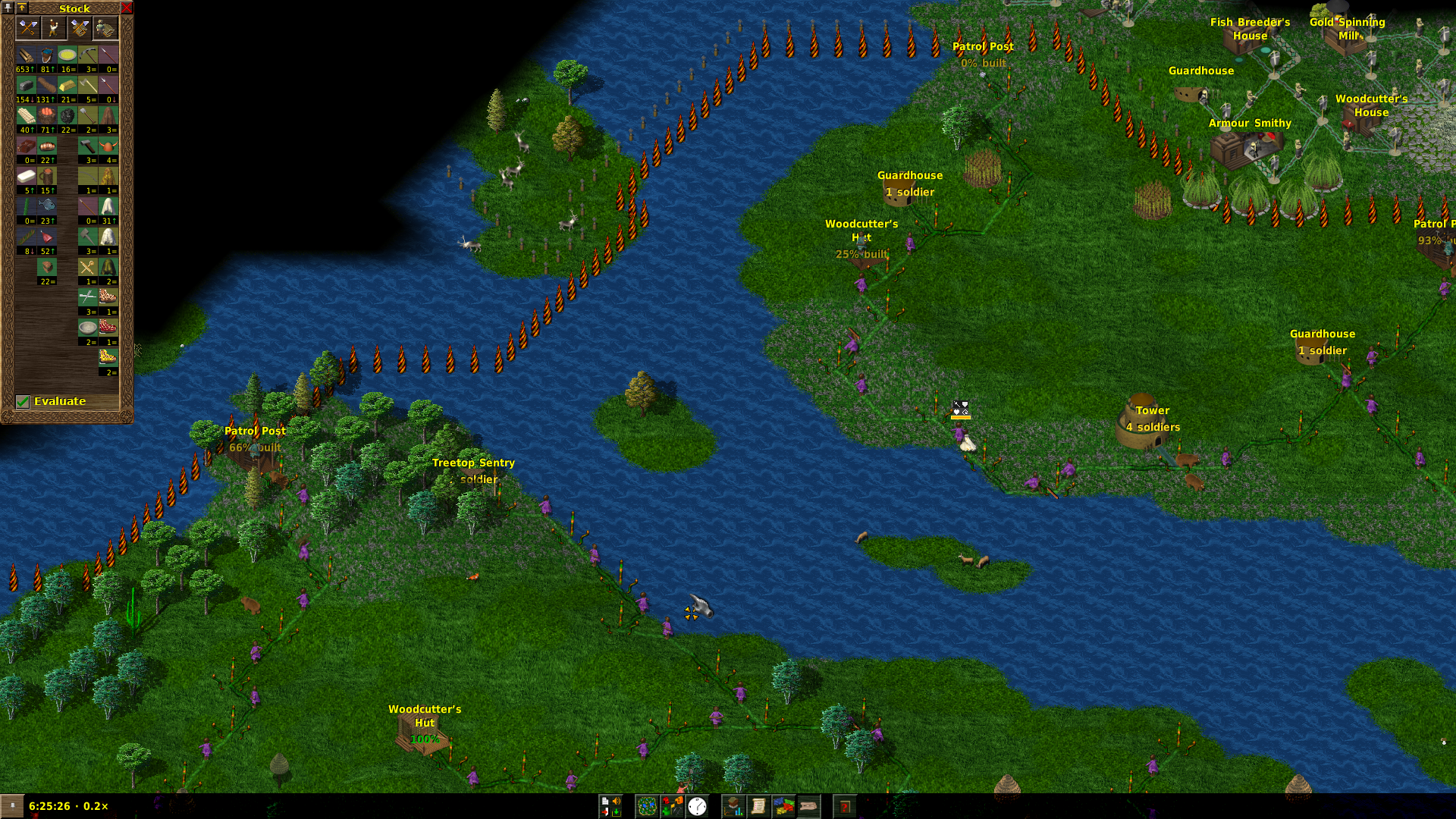Open the statistics menu with building chart
Screen dimensions: 1456x819
point(733,806)
